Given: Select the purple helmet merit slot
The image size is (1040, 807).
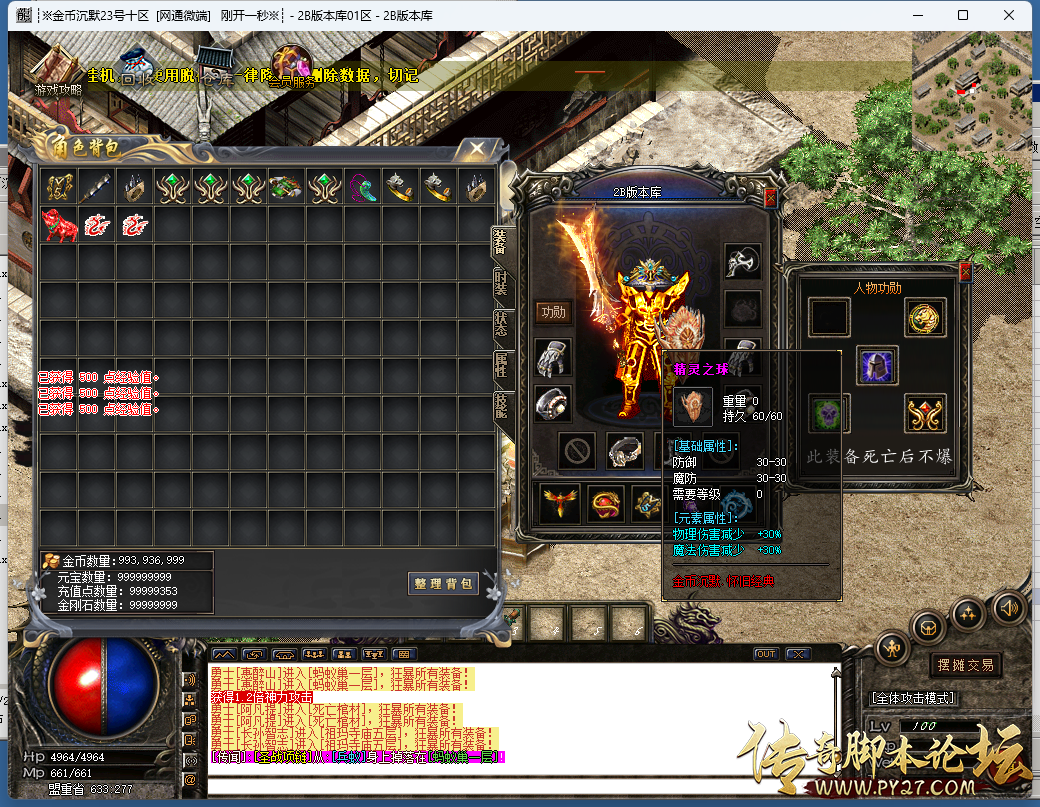Looking at the screenshot, I should coord(877,366).
